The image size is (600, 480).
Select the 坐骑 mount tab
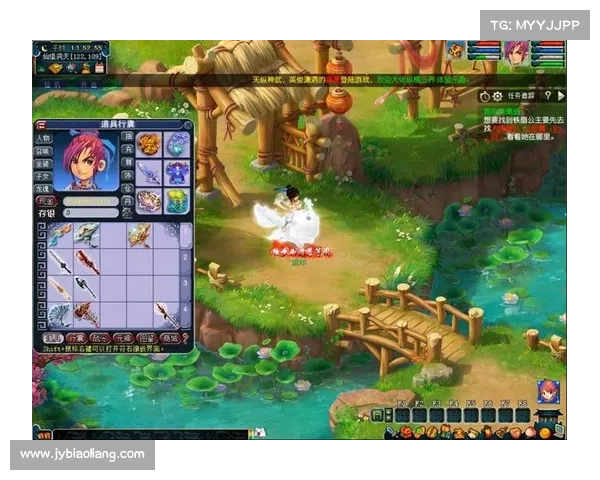[44, 162]
